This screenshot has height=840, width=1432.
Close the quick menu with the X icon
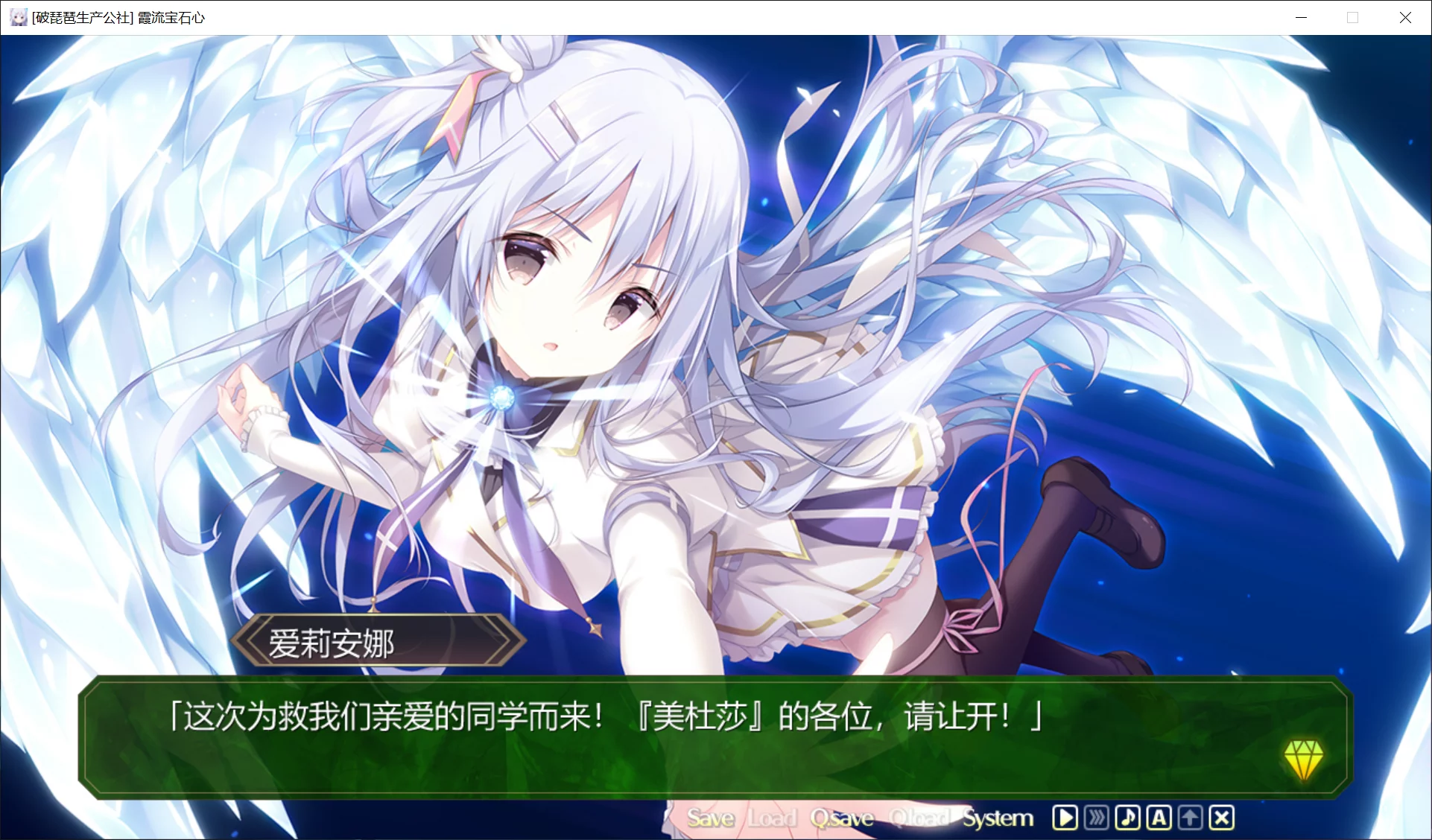[1221, 817]
